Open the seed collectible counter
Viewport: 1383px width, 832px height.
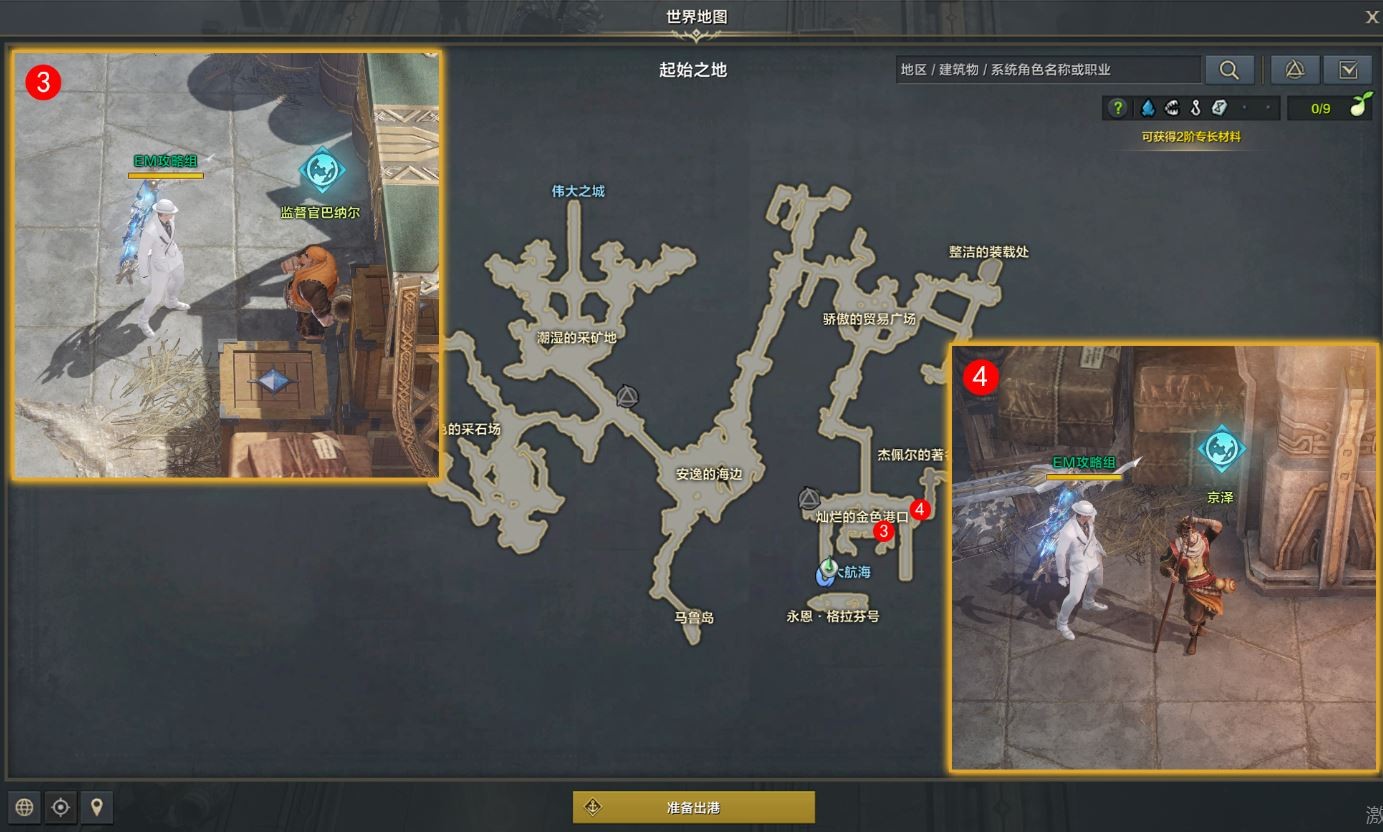pyautogui.click(x=1330, y=108)
